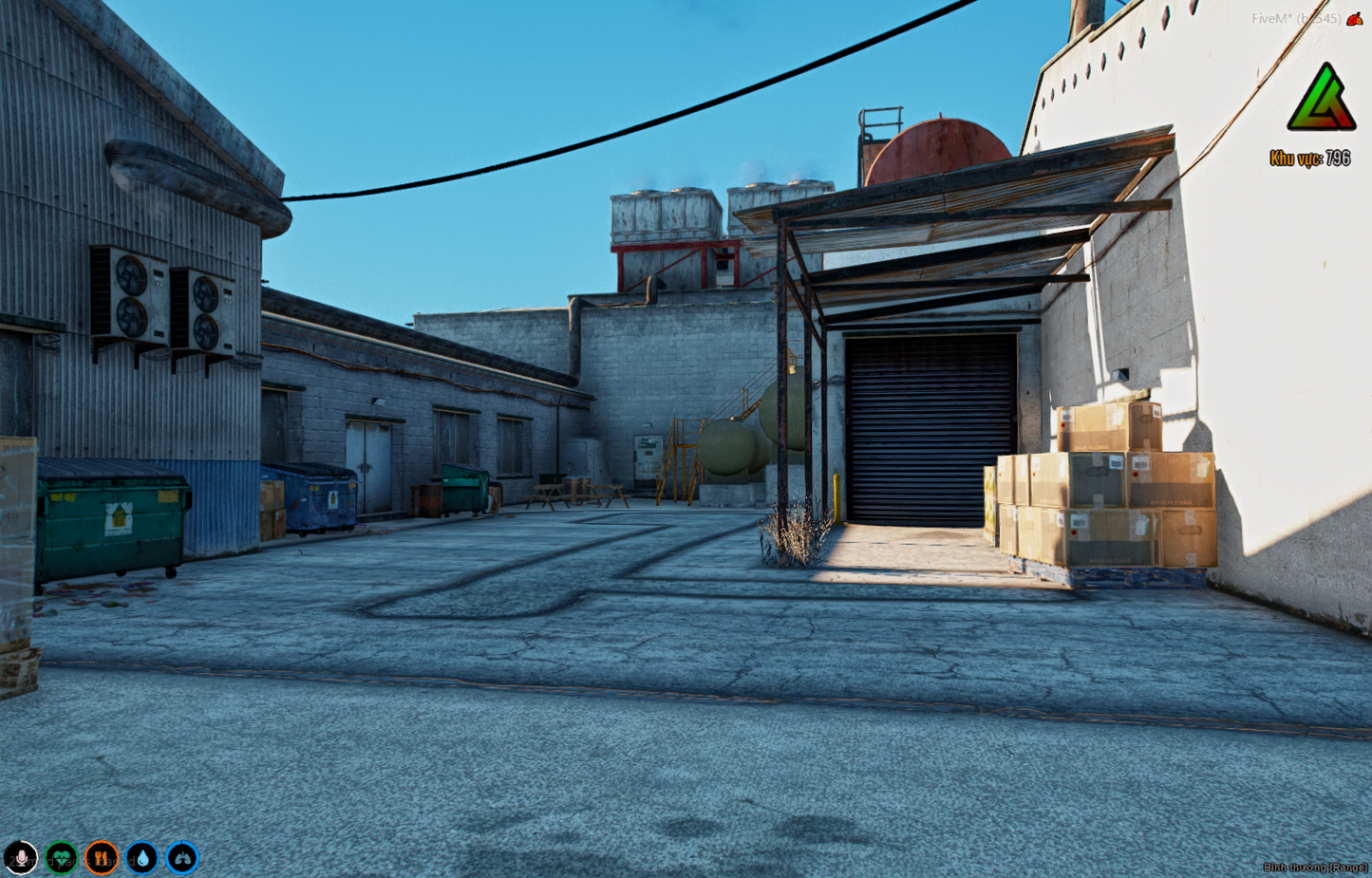Select the blue water drop thirst icon
The width and height of the screenshot is (1372, 878).
[142, 858]
